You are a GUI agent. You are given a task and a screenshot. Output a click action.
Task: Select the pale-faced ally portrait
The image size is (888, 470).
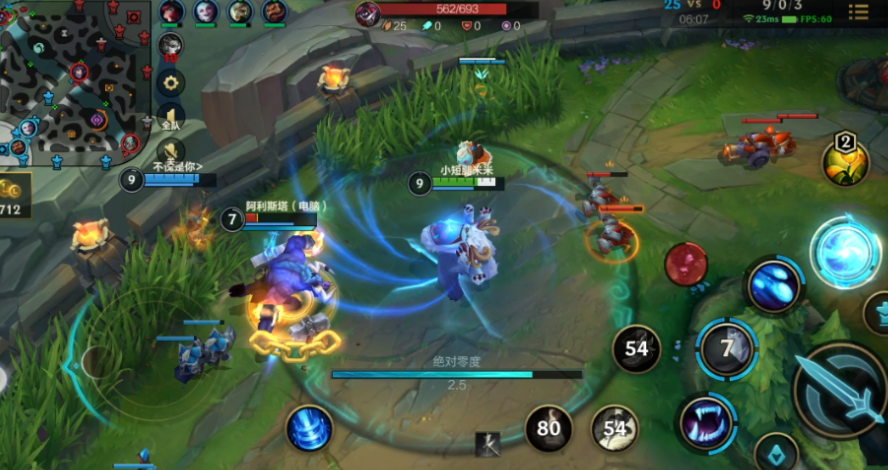[205, 11]
